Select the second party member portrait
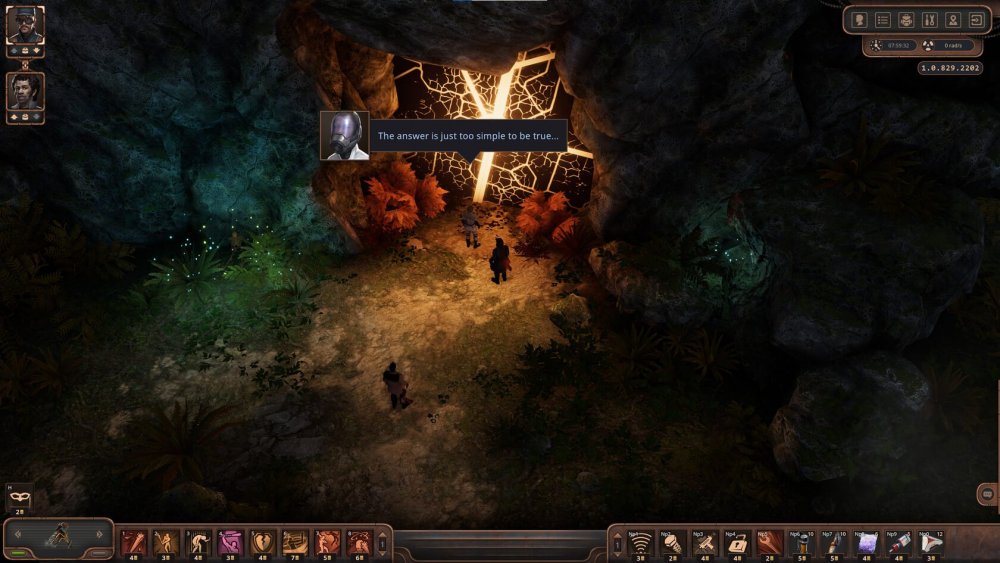The width and height of the screenshot is (1000, 563). (25, 91)
